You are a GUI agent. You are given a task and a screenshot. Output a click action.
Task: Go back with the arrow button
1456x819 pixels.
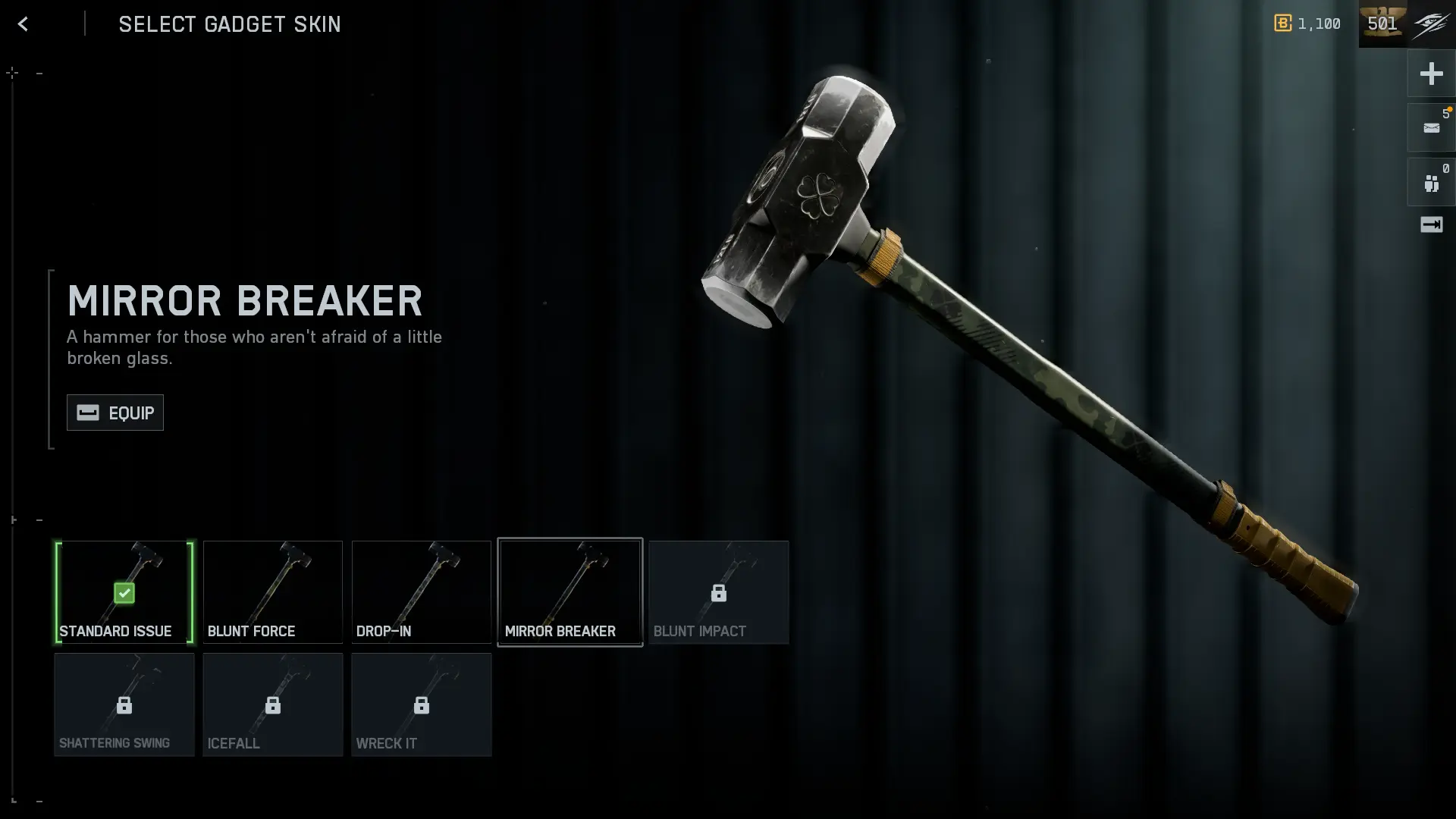point(23,24)
